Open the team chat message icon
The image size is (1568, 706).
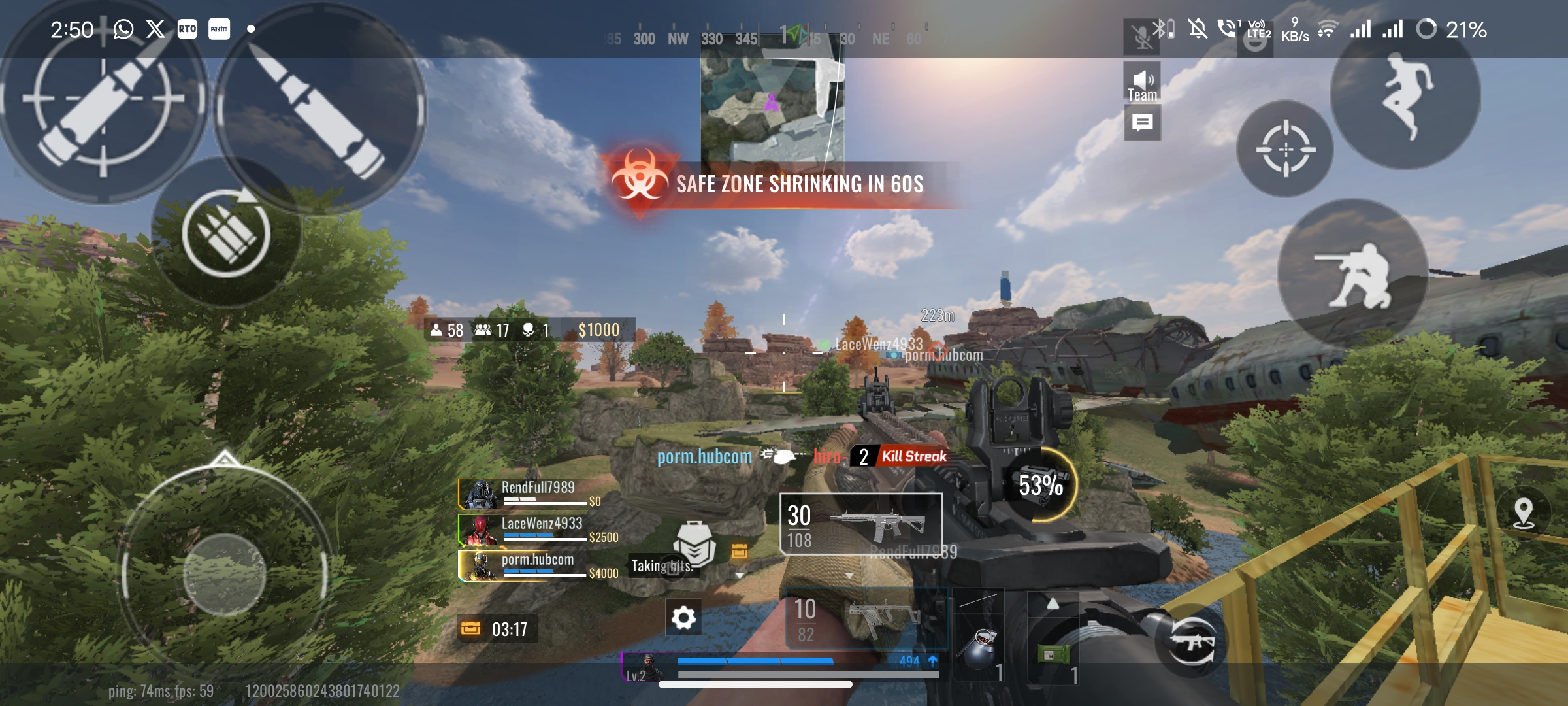pyautogui.click(x=1142, y=123)
